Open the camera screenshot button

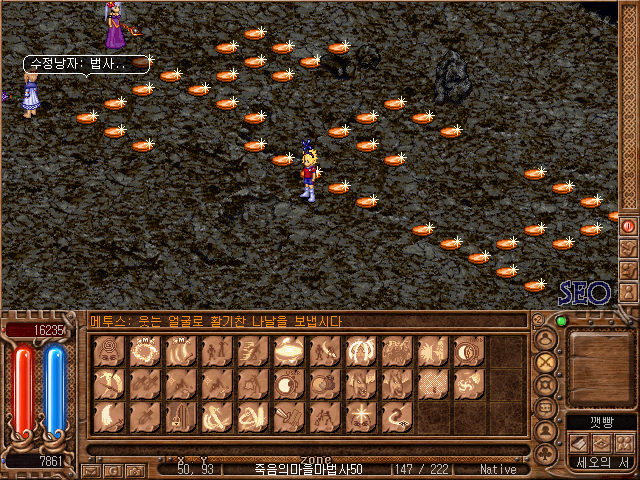pyautogui.click(x=132, y=469)
